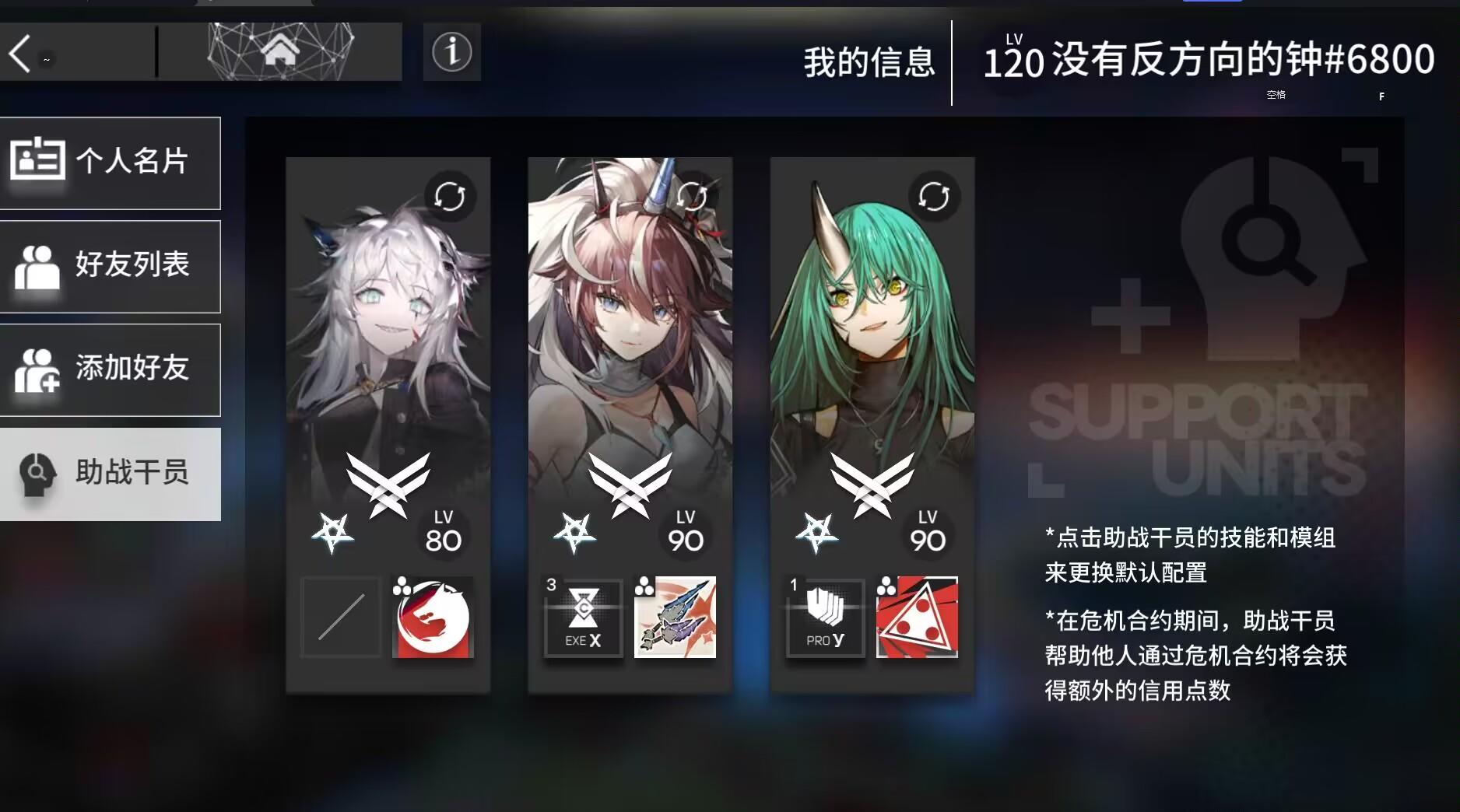Refresh Lappland's support slot with the circular arrow

pyautogui.click(x=450, y=197)
